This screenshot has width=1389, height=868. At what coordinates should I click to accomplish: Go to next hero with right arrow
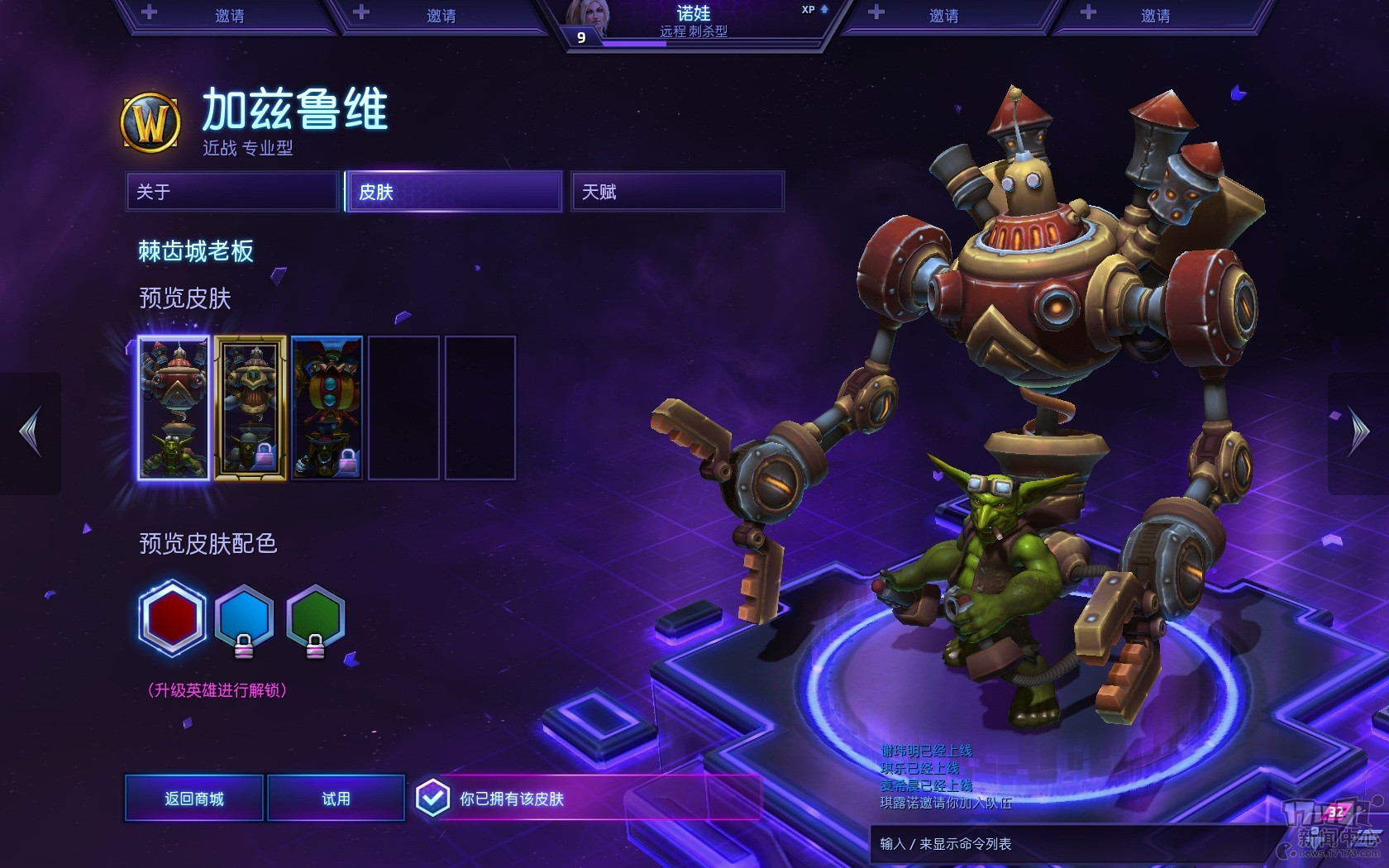point(1358,432)
